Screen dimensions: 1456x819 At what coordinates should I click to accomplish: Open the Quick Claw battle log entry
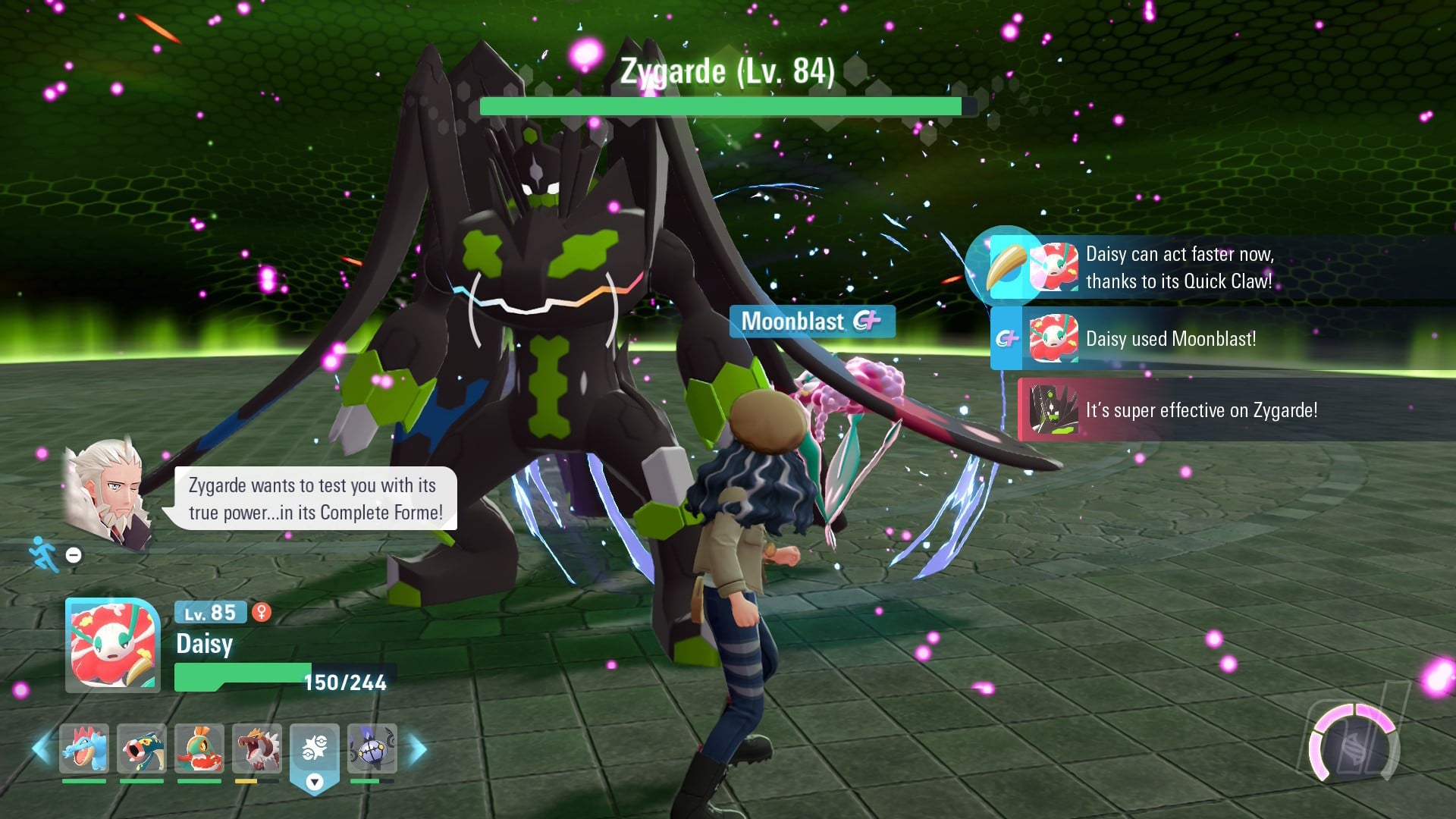click(x=1178, y=268)
